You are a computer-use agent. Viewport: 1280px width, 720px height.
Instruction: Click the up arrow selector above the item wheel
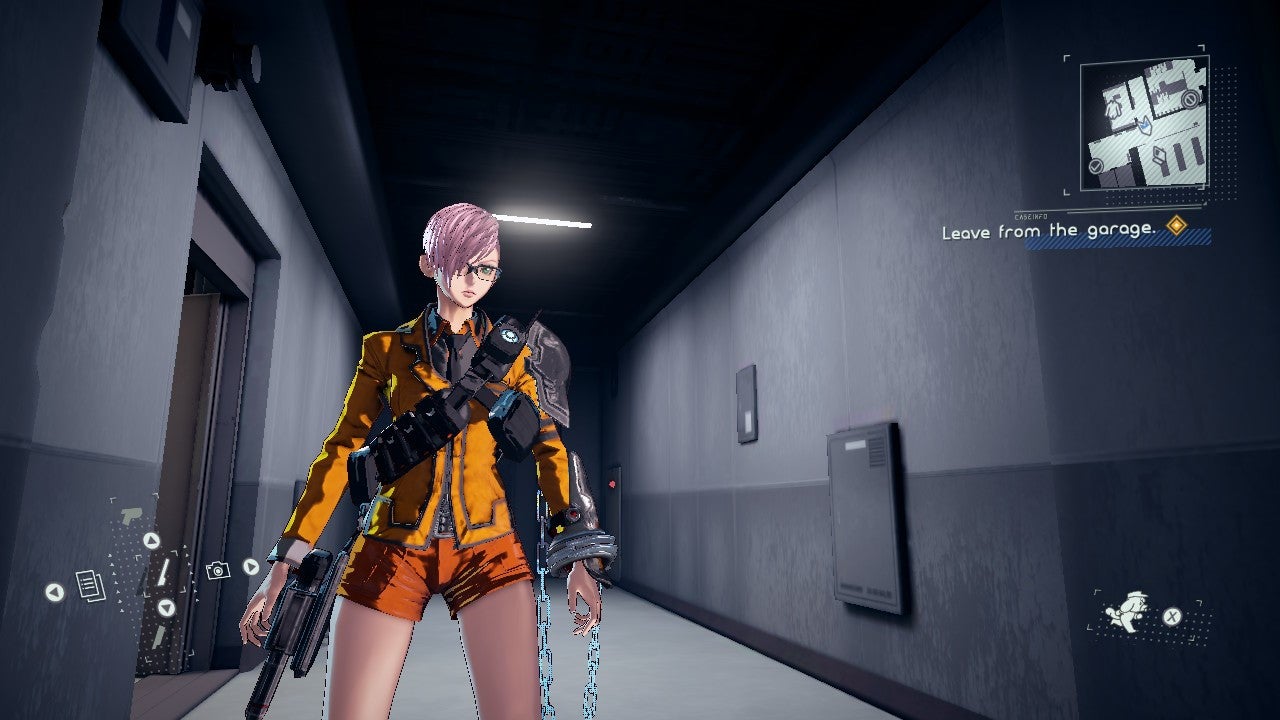point(151,540)
